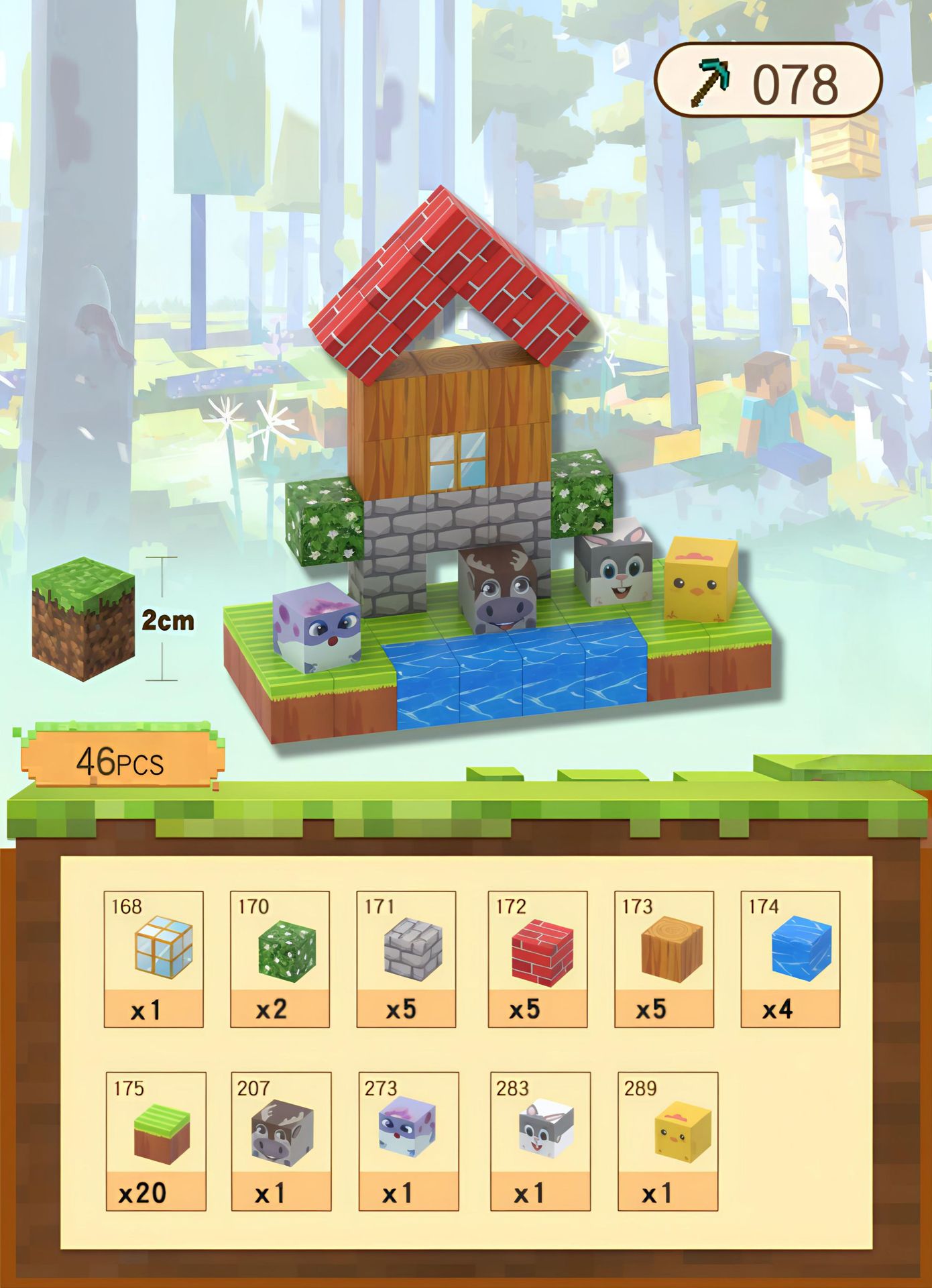Choose the flowering leaf block, number 170
Image resolution: width=932 pixels, height=1288 pixels.
click(280, 959)
